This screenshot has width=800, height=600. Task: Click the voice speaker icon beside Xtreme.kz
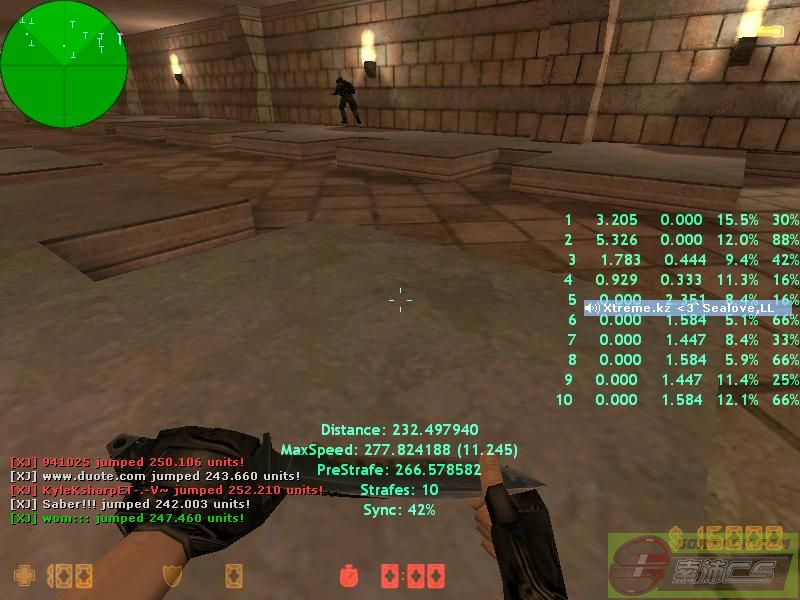(x=592, y=308)
